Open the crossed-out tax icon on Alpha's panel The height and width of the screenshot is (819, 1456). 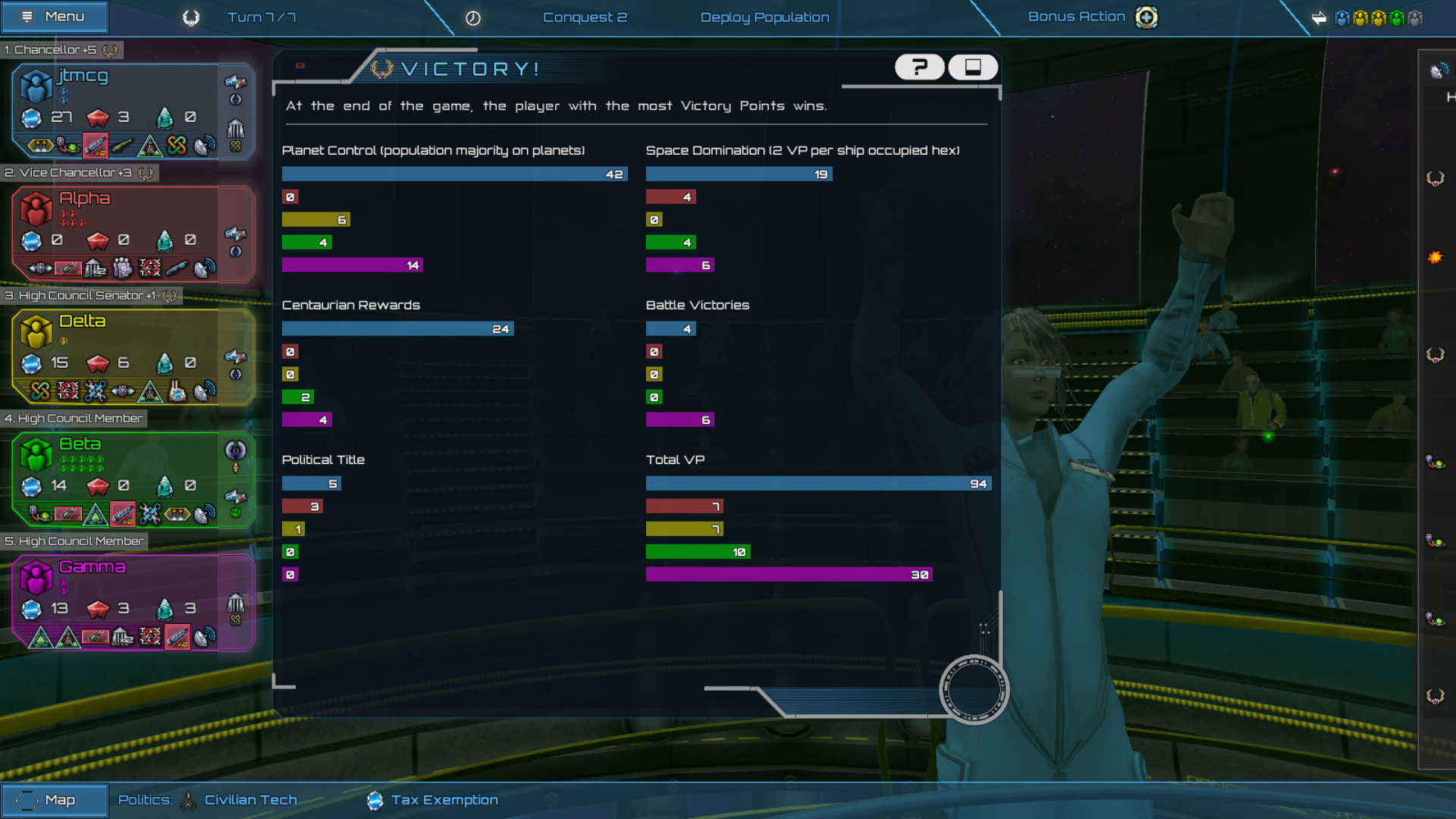(x=149, y=268)
